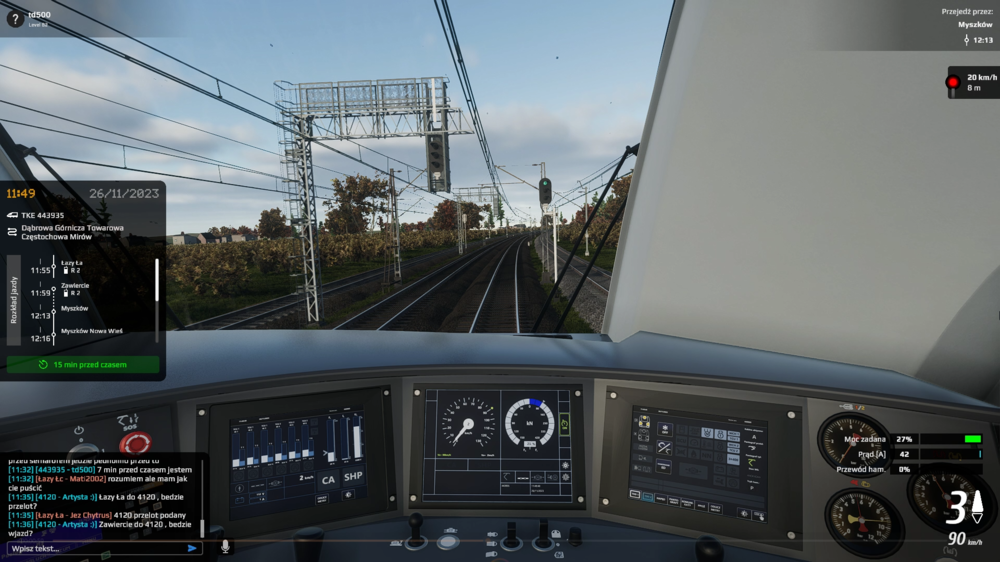Send the chat message with arrow button
Image resolution: width=1000 pixels, height=562 pixels.
pyautogui.click(x=192, y=548)
